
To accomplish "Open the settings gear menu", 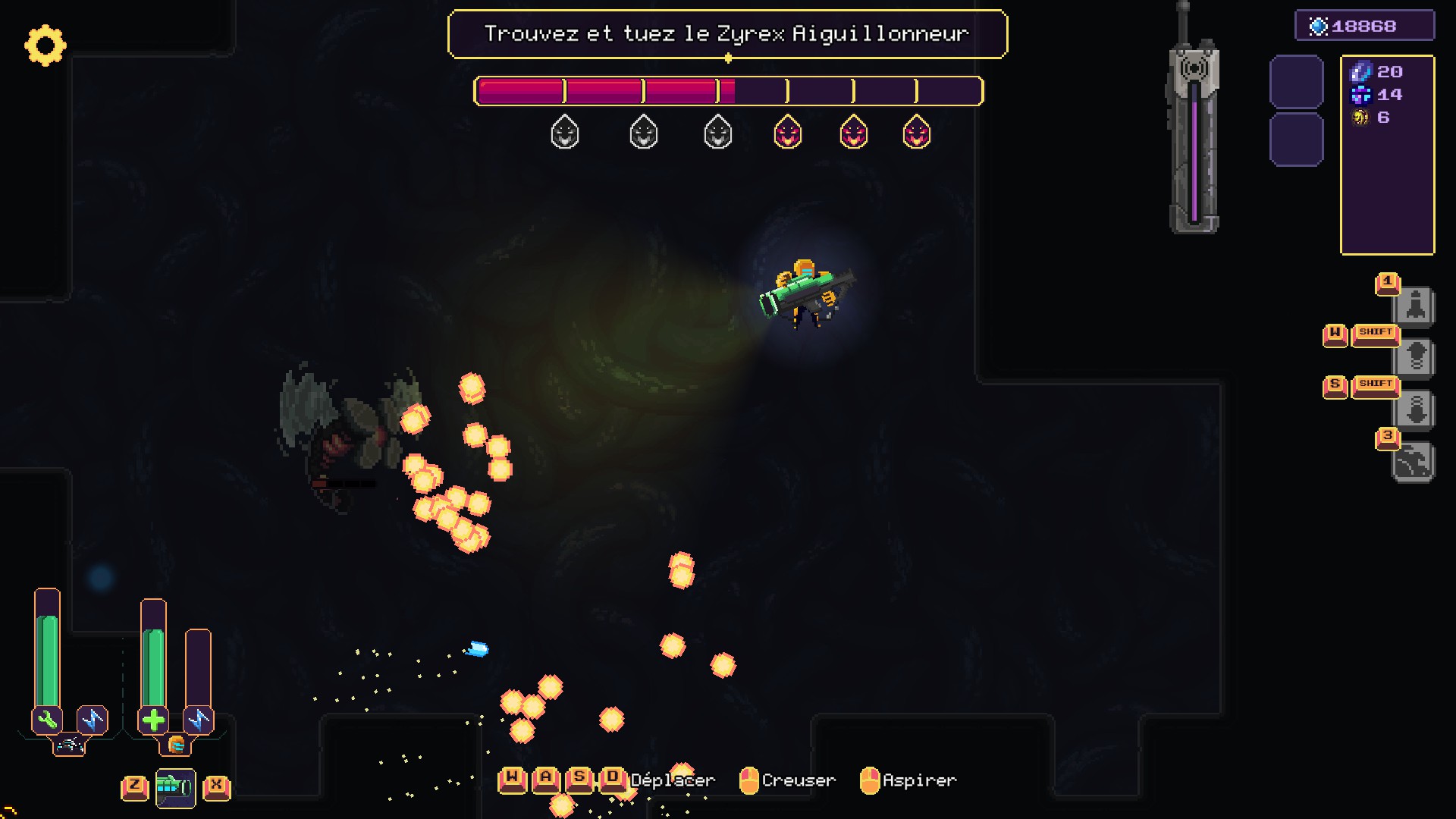I will pyautogui.click(x=45, y=45).
